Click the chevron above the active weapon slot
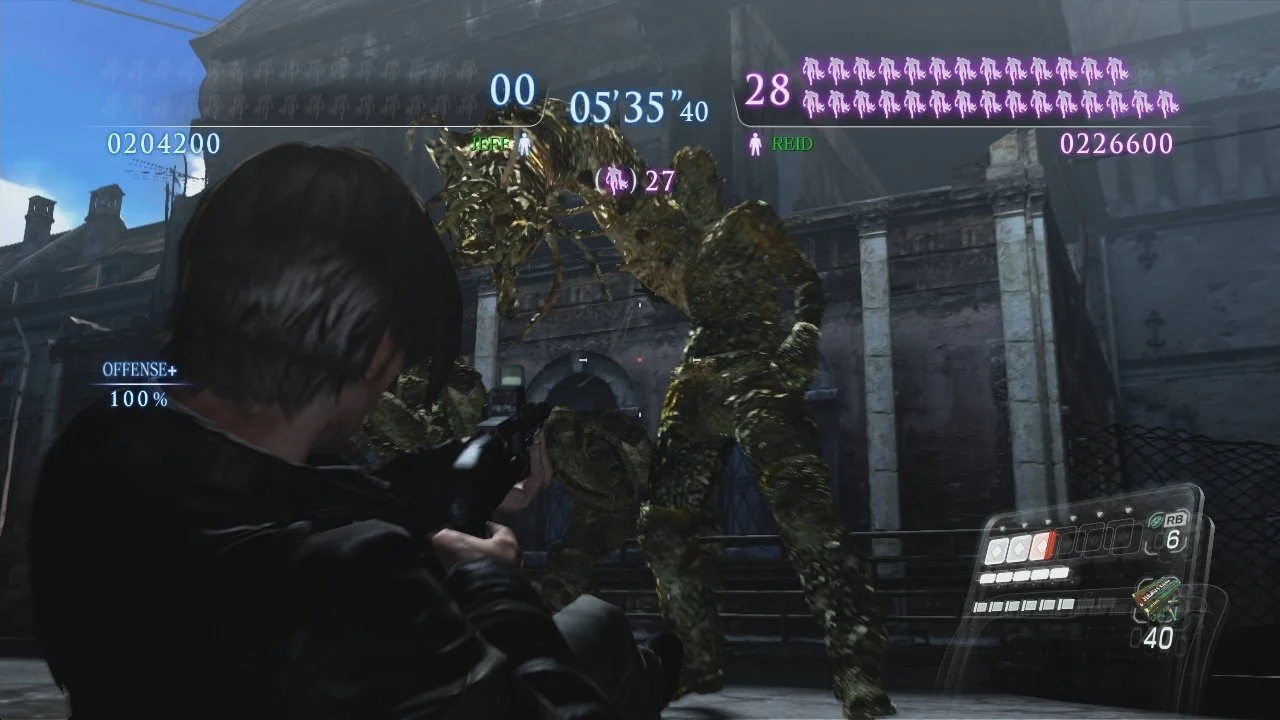1280x720 pixels. tap(1047, 522)
